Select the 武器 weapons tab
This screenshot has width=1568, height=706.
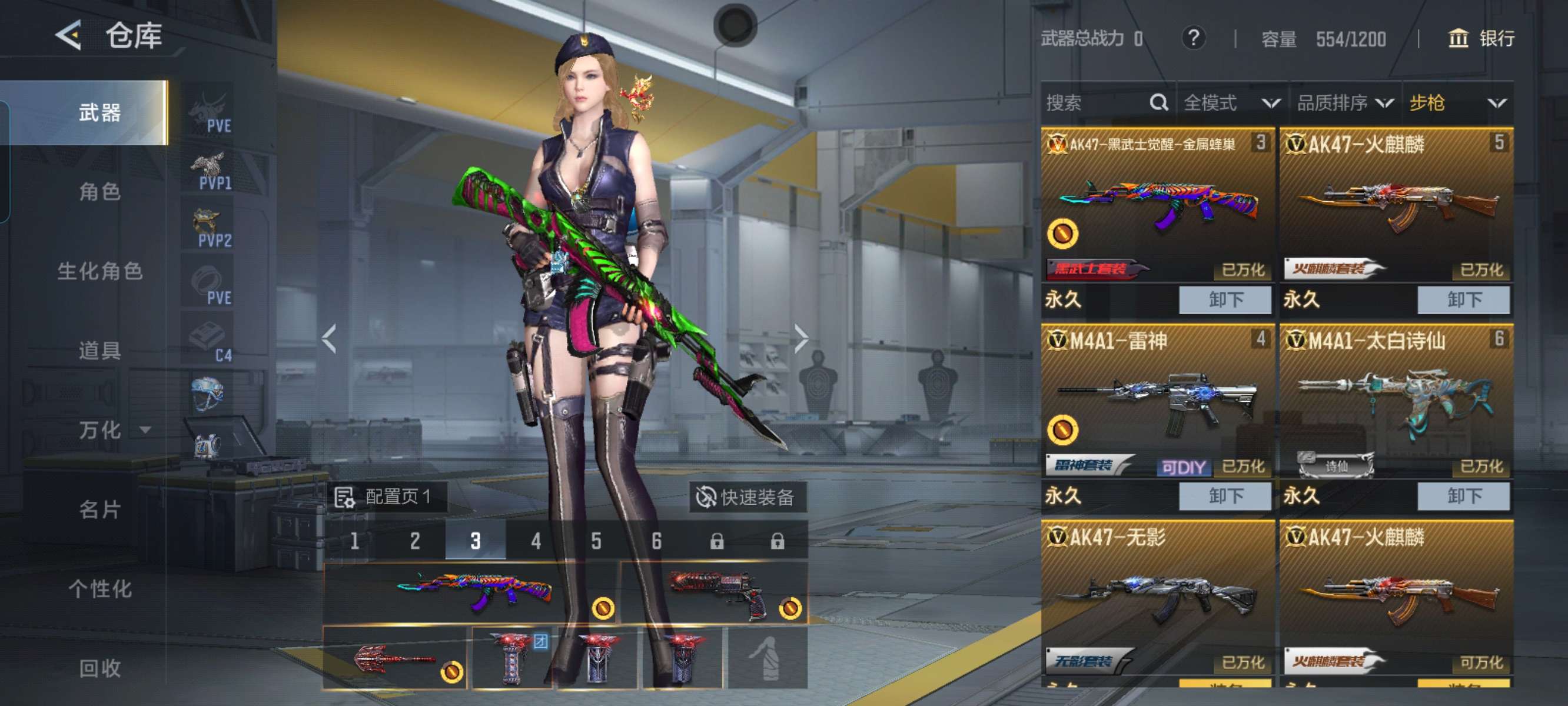coord(99,112)
